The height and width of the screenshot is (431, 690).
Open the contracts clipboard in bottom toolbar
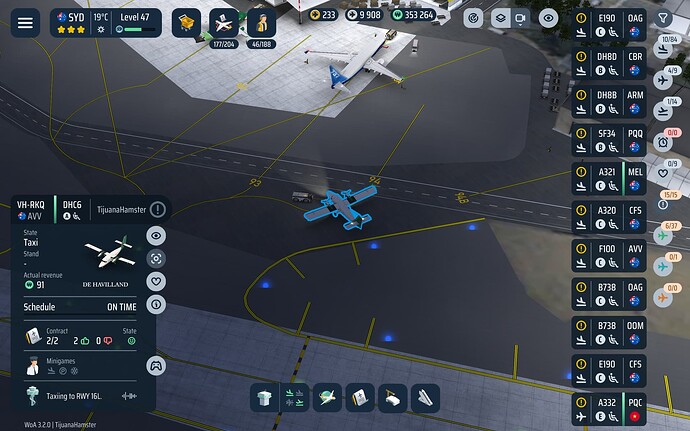coord(360,397)
